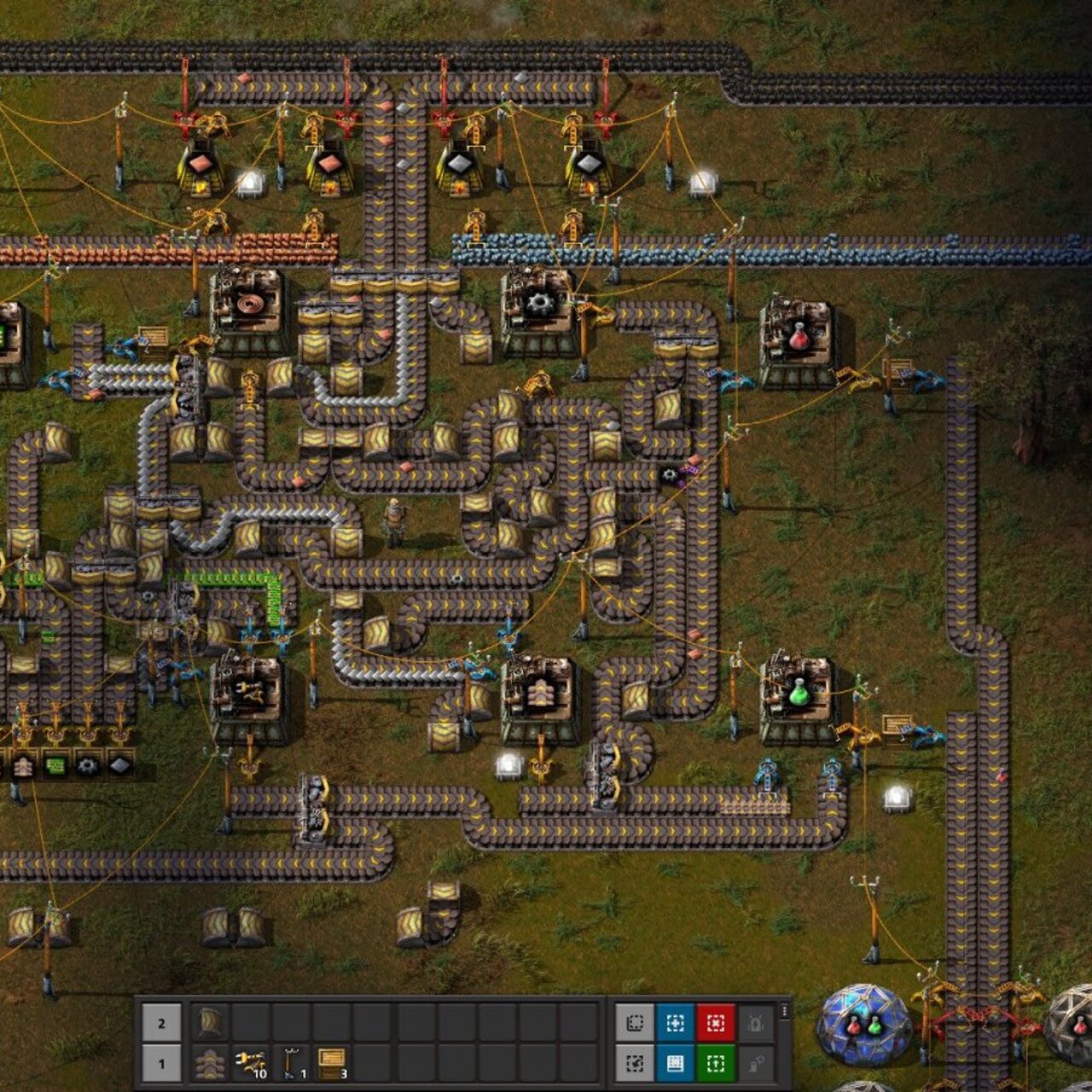
Task: Select the small electric pole slot
Action: coord(292,1064)
